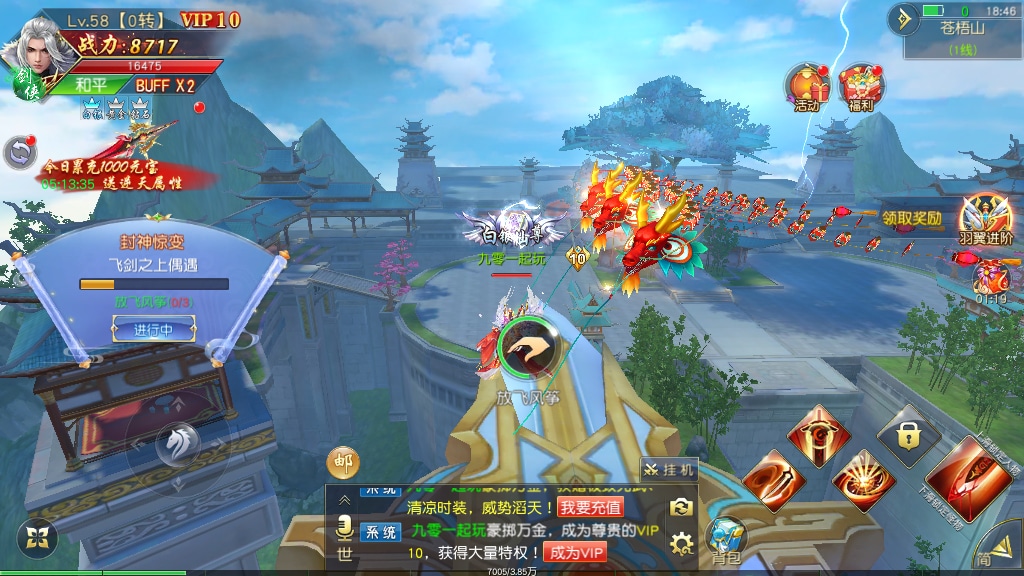Open the 羽翼进阶 wings upgrade icon

tap(986, 218)
